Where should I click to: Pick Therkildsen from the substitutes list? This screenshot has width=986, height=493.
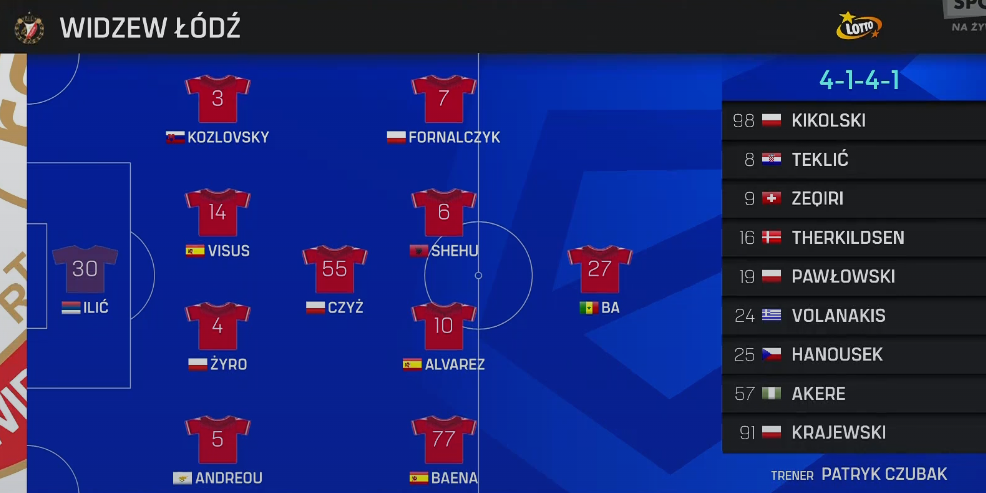[x=853, y=238]
